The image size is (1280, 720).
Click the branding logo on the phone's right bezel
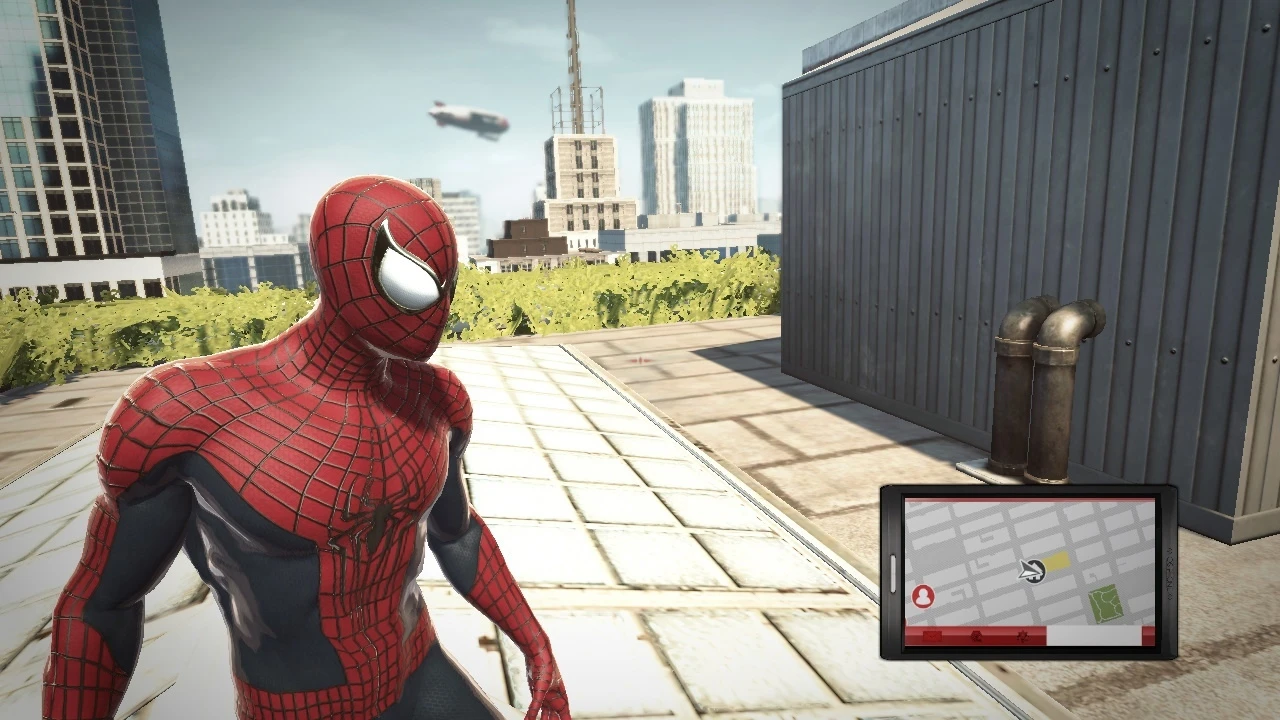pyautogui.click(x=1169, y=572)
